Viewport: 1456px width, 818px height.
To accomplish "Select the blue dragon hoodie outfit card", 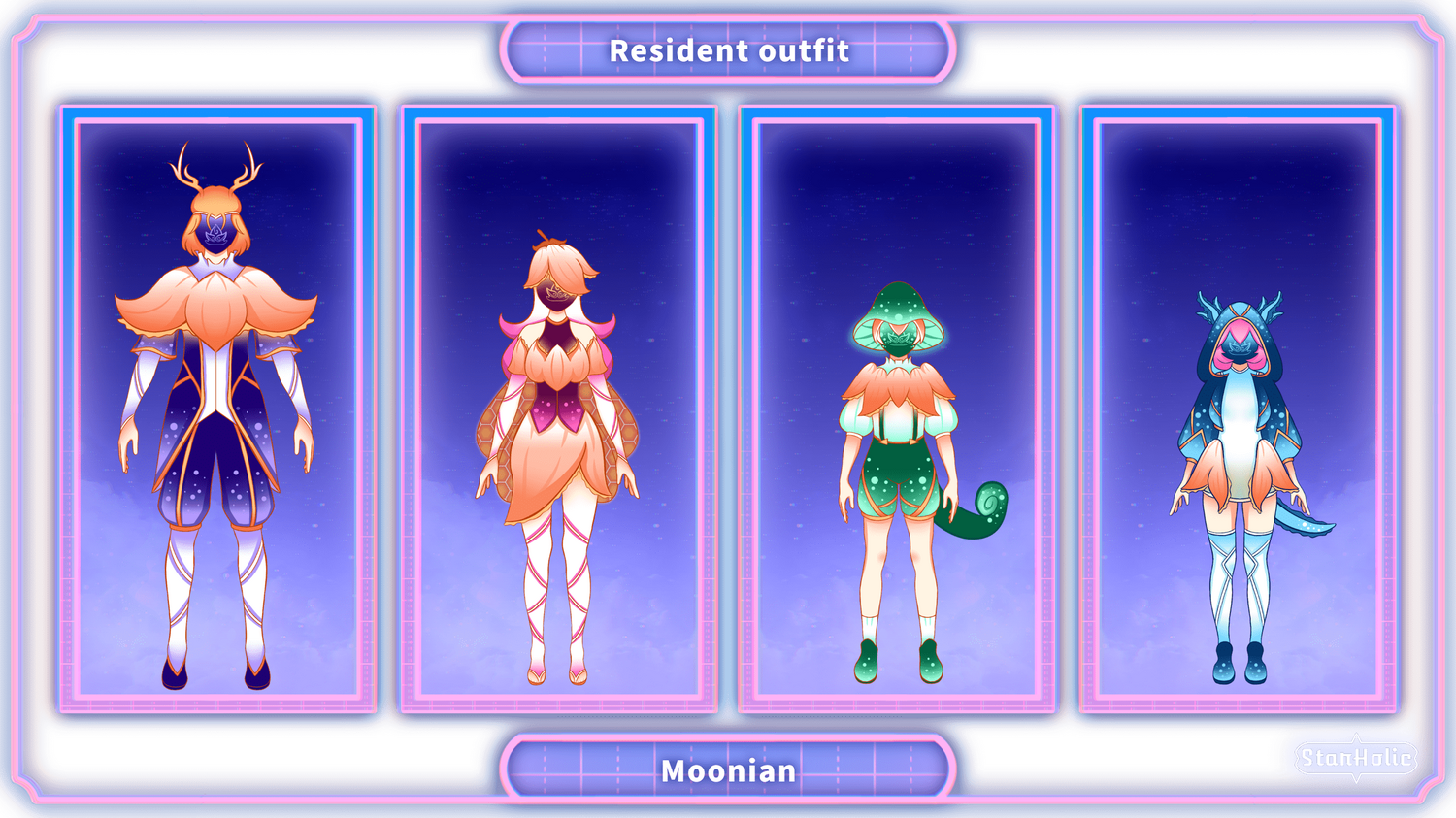I will click(x=1239, y=409).
